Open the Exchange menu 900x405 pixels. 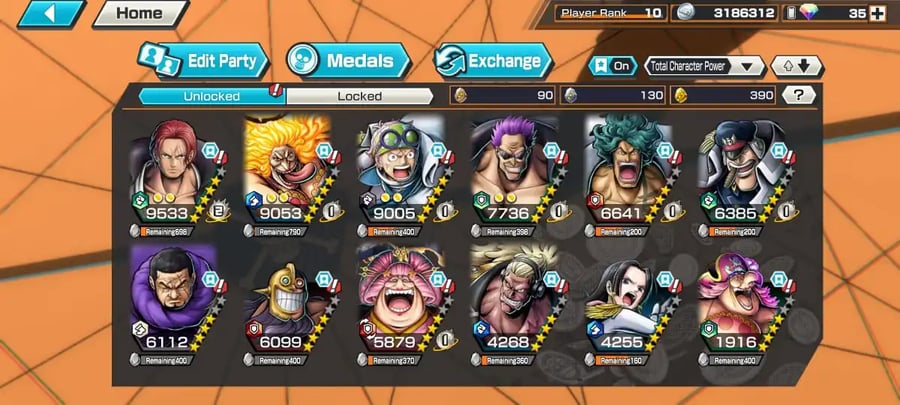pyautogui.click(x=492, y=60)
